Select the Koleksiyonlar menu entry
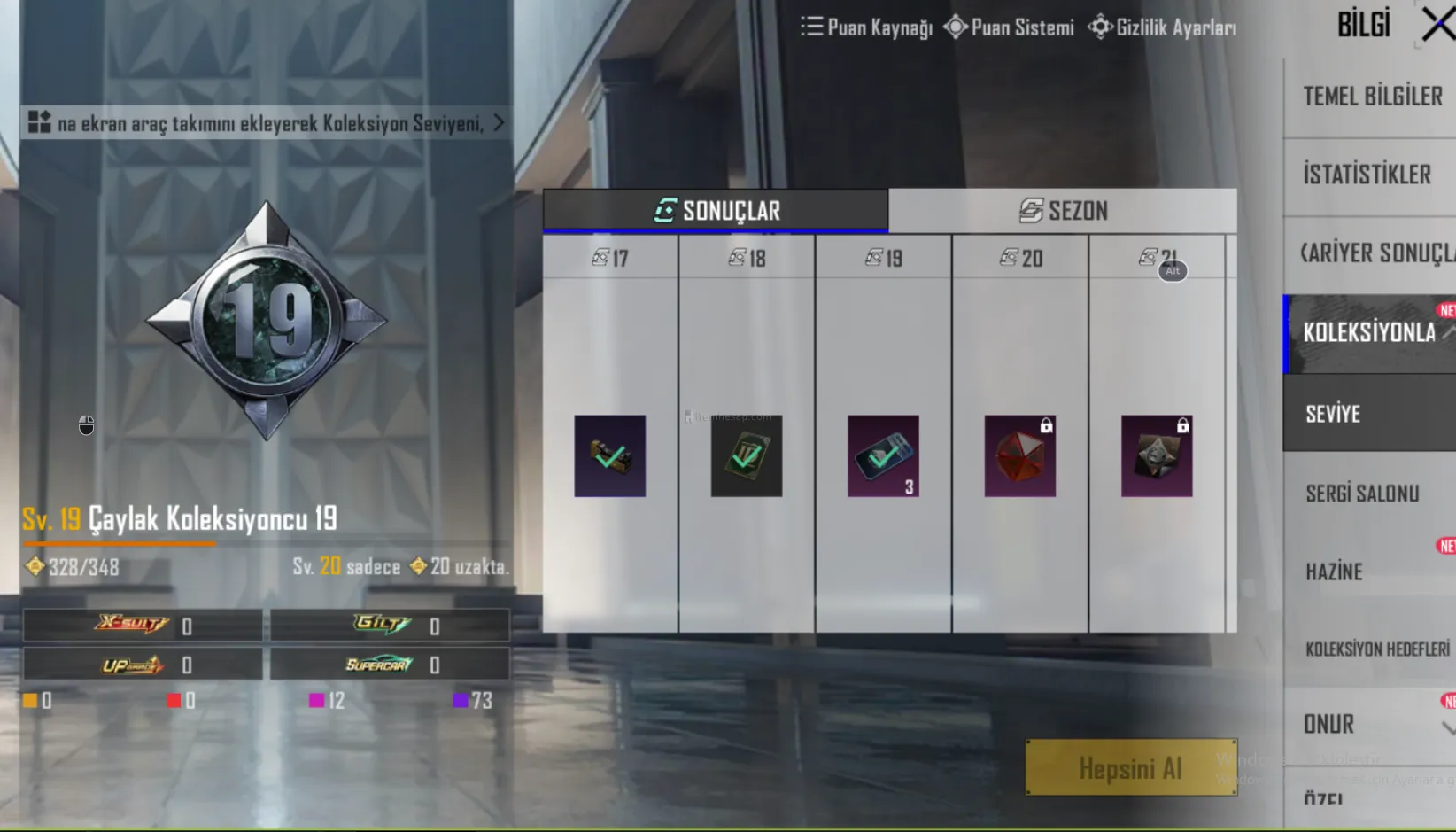1456x832 pixels. (x=1369, y=333)
